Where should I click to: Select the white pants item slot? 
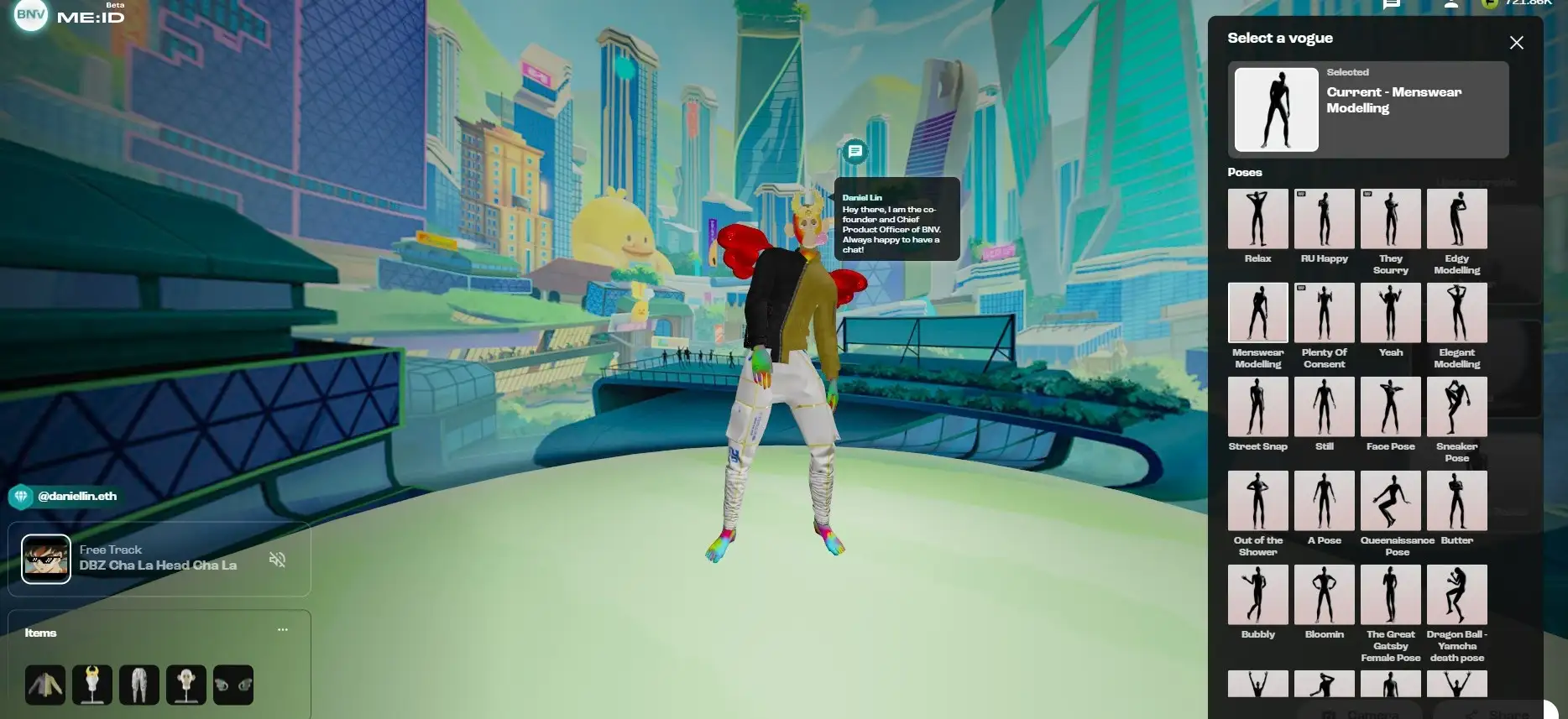pyautogui.click(x=139, y=685)
